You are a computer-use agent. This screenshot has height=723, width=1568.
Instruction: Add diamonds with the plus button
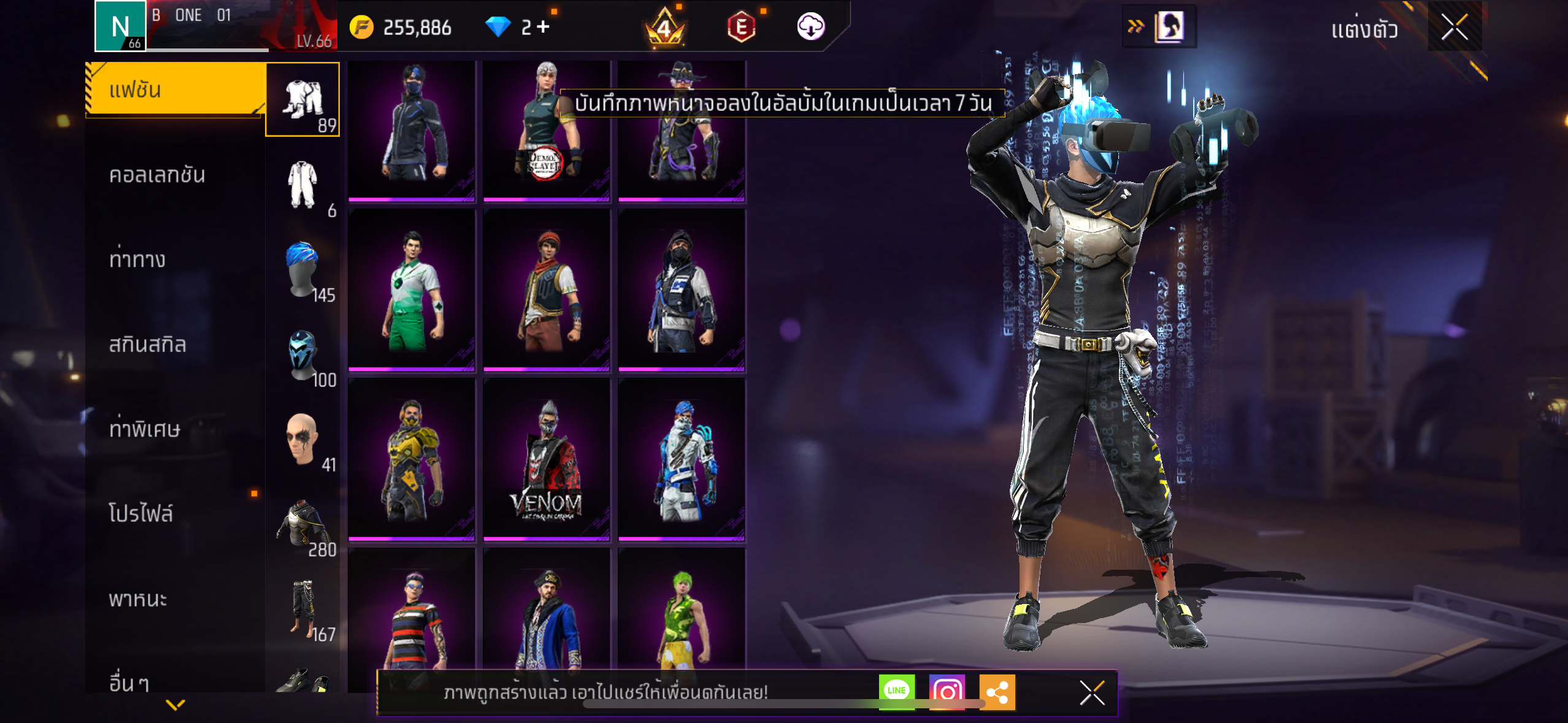click(x=543, y=26)
